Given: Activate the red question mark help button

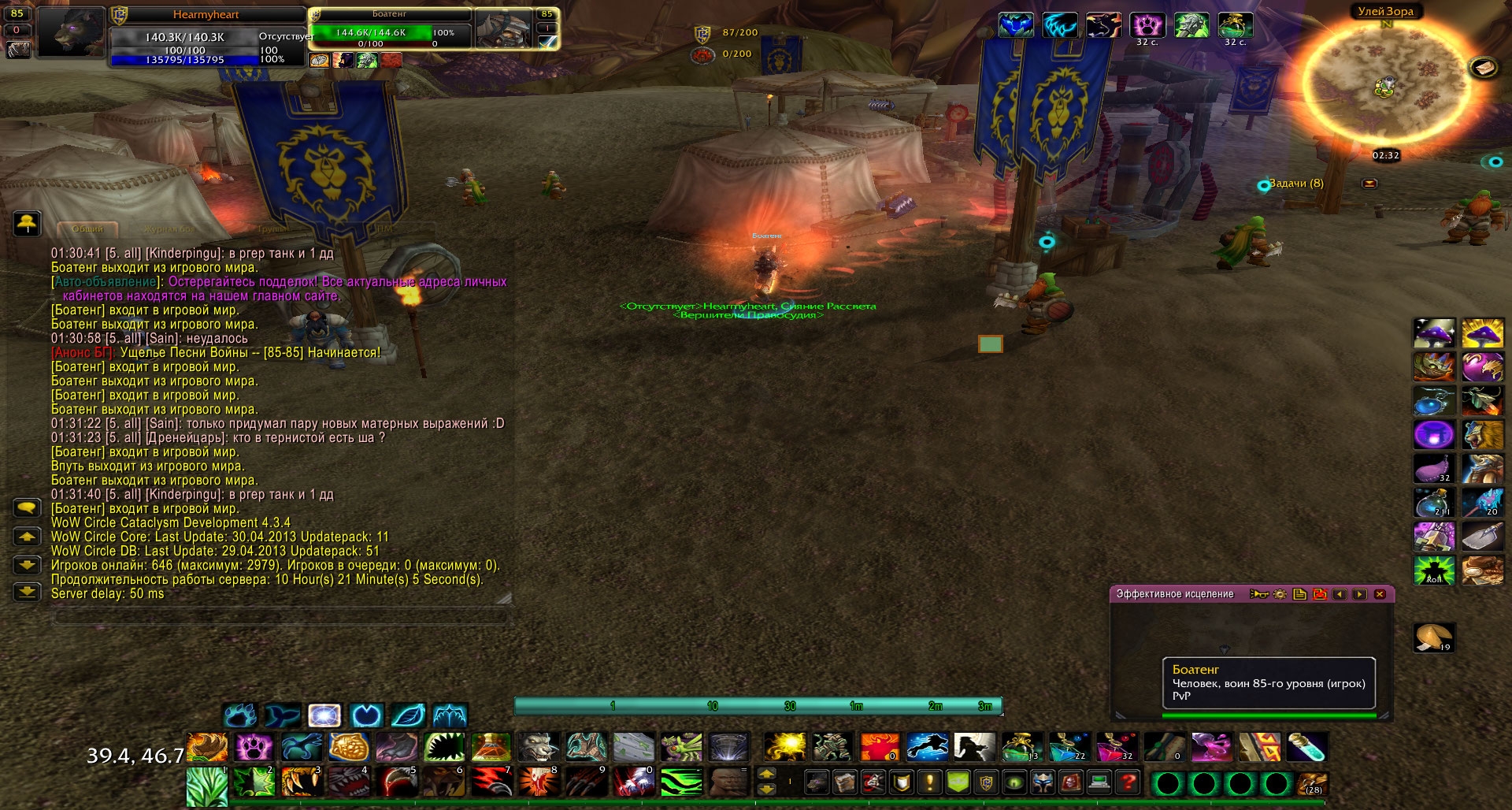Looking at the screenshot, I should tap(1128, 782).
